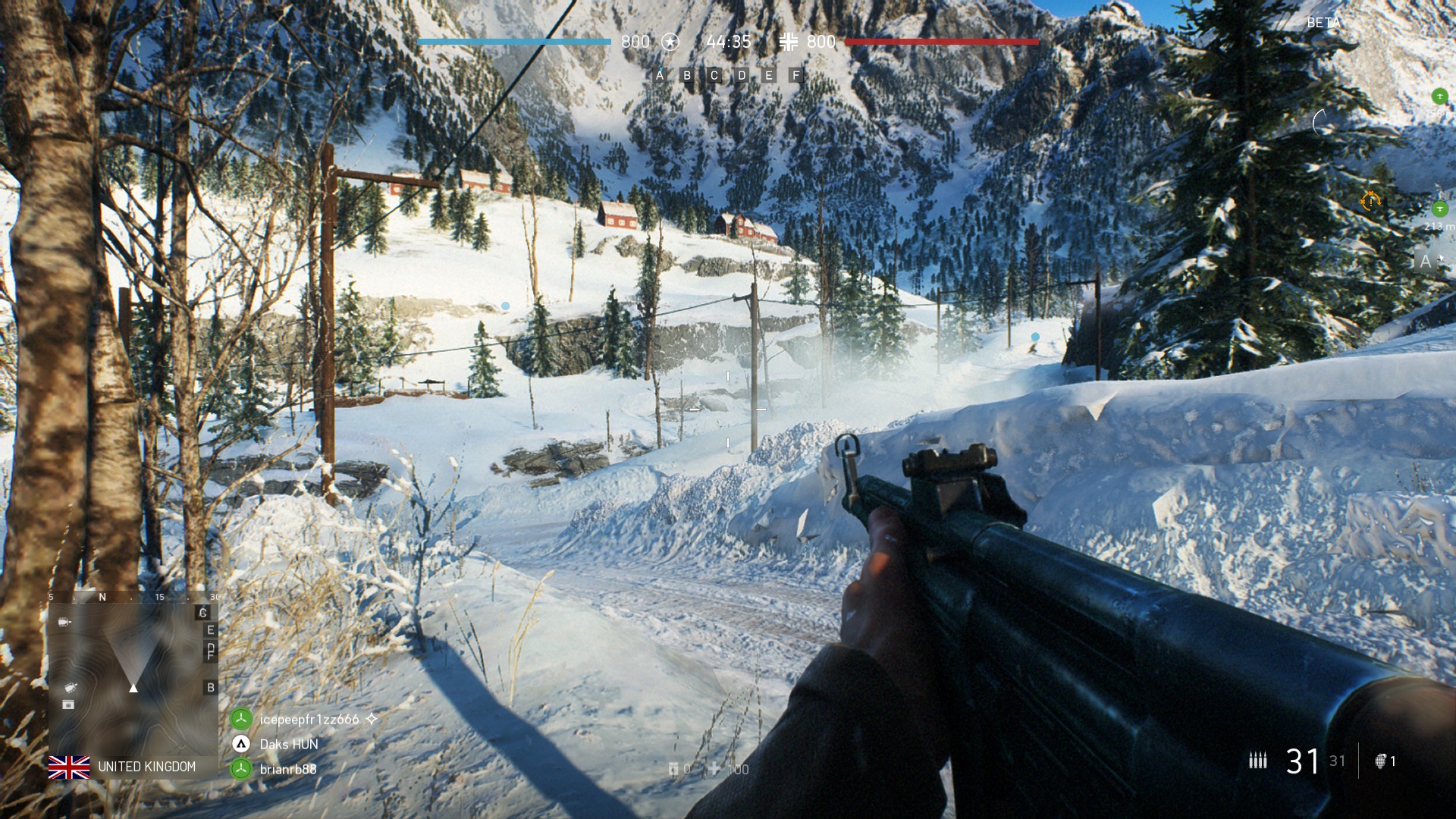
Task: Click the grenade icon
Action: coord(1381,761)
